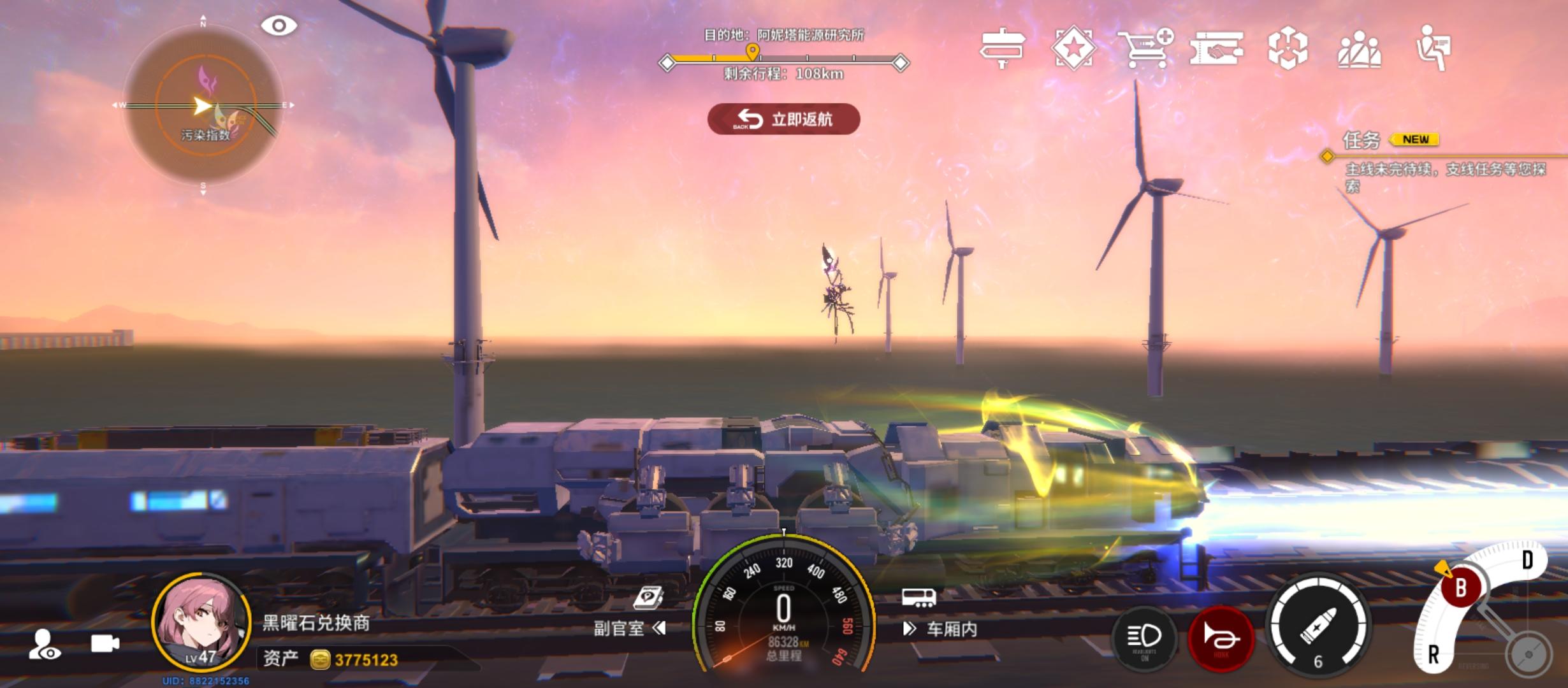Open the video camera icon
1568x688 pixels.
pos(105,643)
